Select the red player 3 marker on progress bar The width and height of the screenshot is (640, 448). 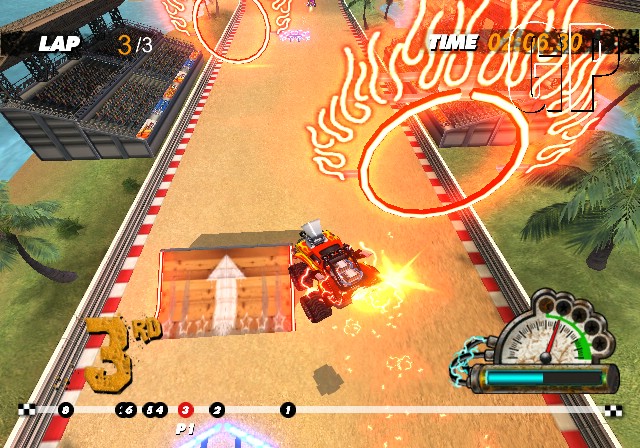[x=184, y=409]
